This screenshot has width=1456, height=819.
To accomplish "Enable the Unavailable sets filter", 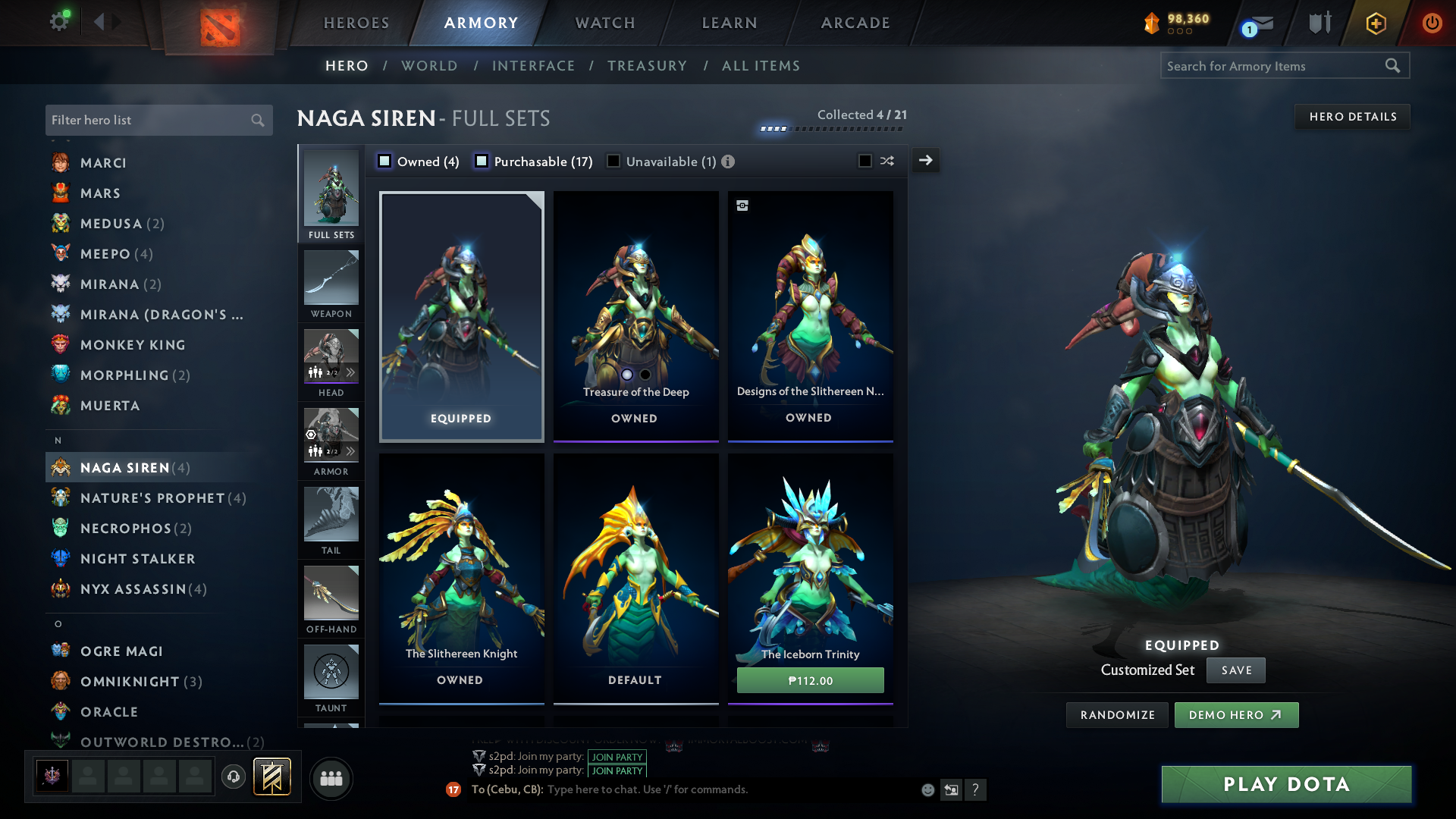I will pyautogui.click(x=613, y=162).
